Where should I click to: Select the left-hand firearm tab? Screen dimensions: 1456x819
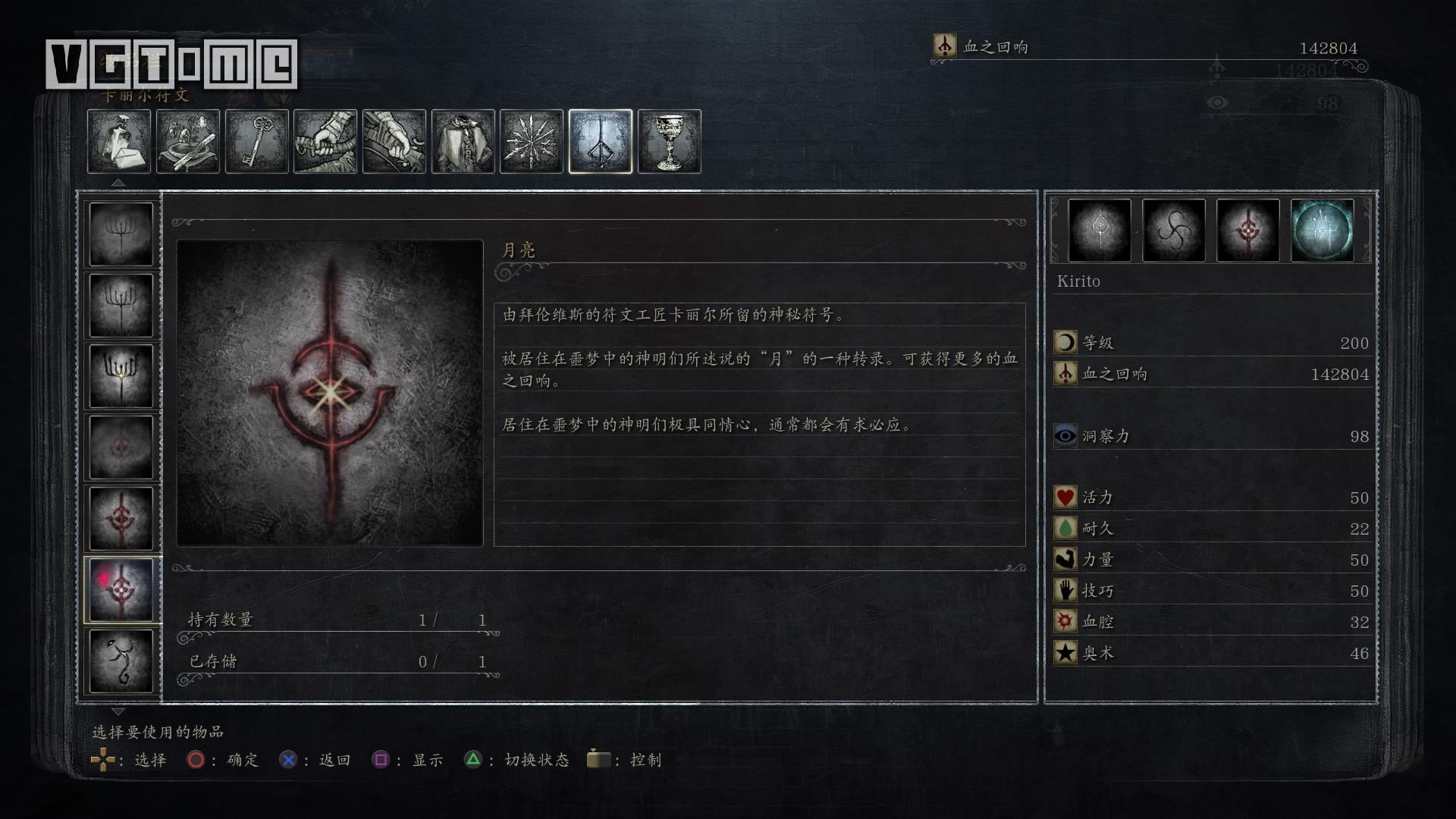tap(394, 142)
